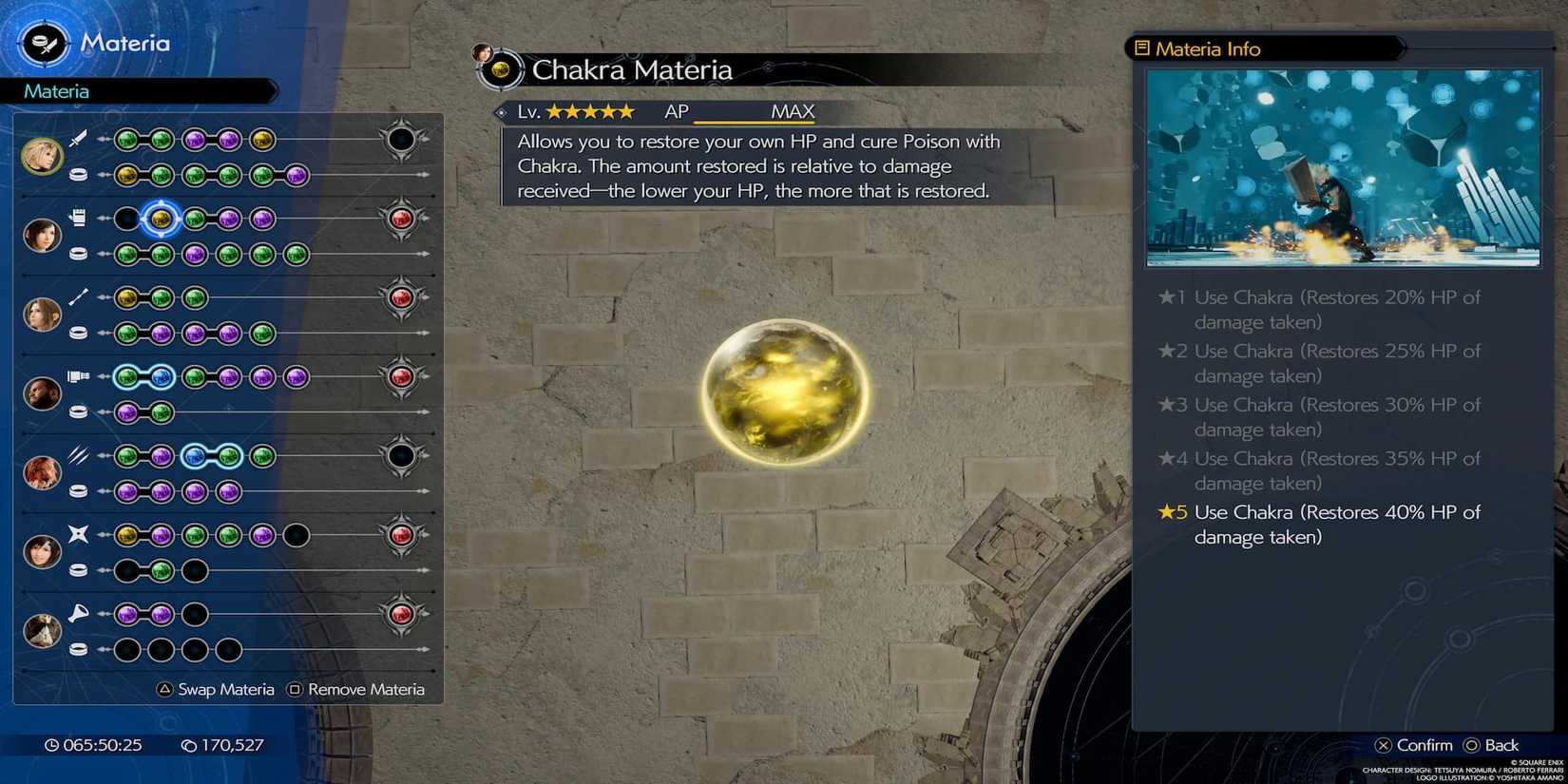Click the armor ring icon below Aerith's staff
The width and height of the screenshot is (1568, 784).
(x=78, y=334)
